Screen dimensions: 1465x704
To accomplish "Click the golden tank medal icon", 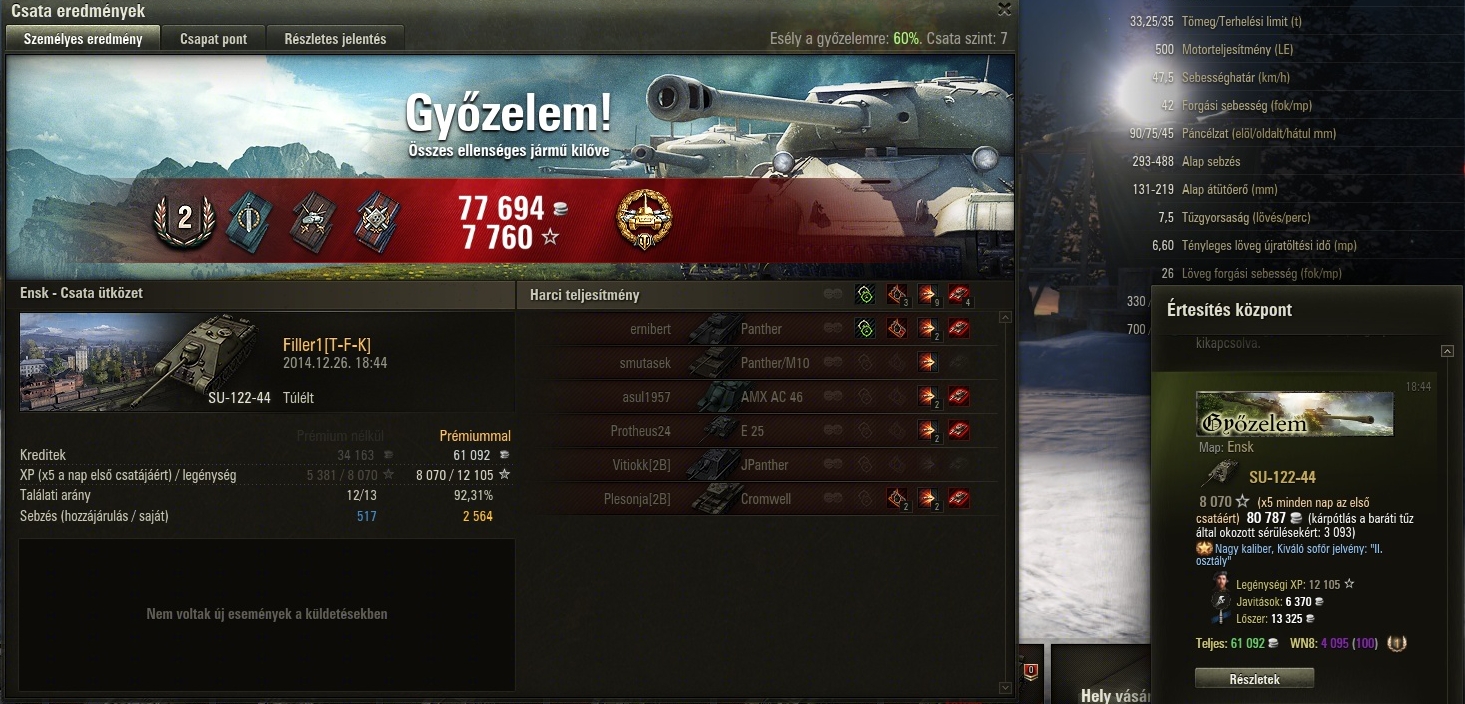I will pyautogui.click(x=645, y=220).
